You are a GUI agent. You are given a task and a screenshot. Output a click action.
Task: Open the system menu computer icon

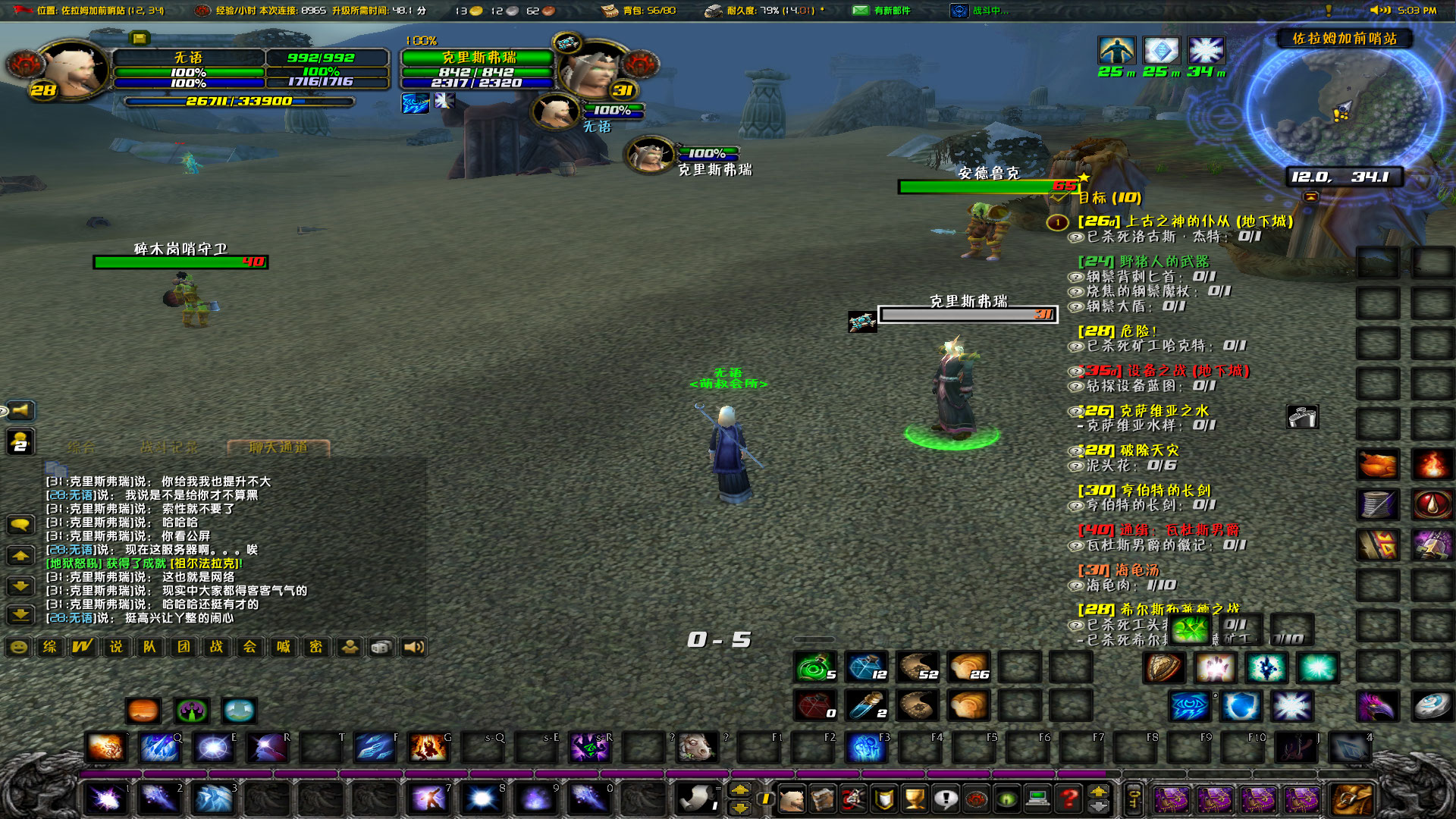tap(1037, 799)
